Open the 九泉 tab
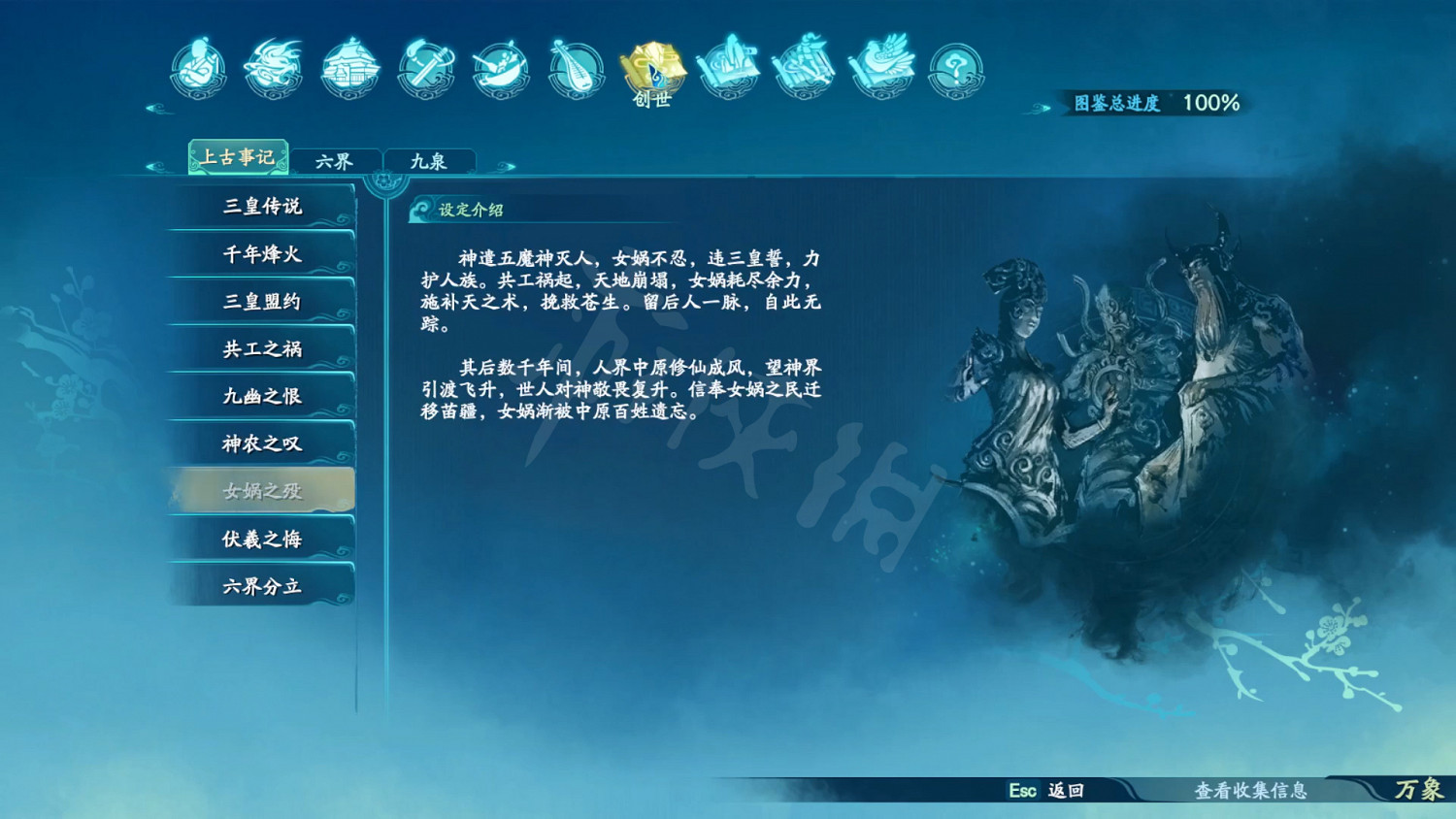Viewport: 1456px width, 819px height. coord(430,158)
